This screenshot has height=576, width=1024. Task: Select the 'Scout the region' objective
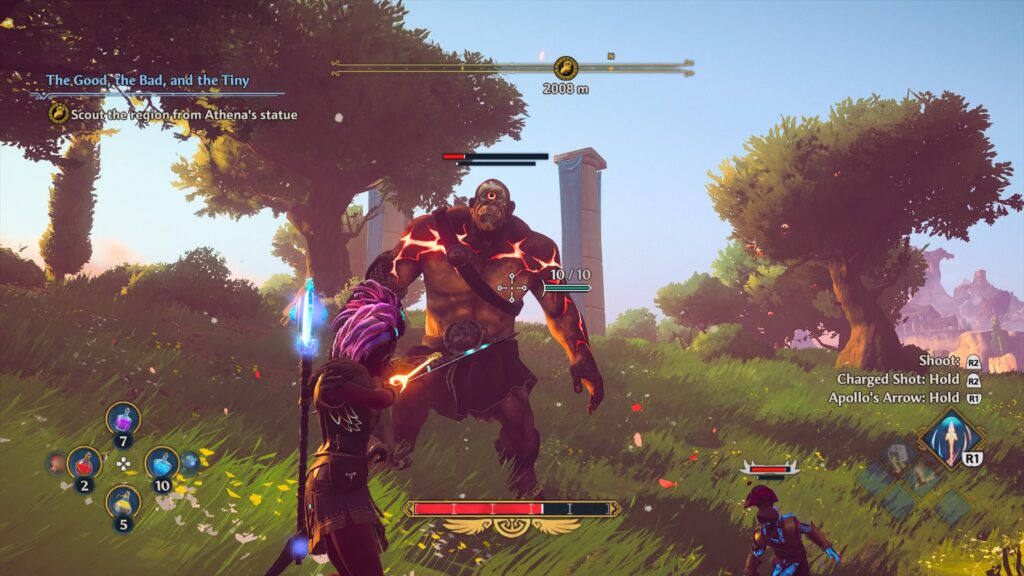[x=183, y=115]
